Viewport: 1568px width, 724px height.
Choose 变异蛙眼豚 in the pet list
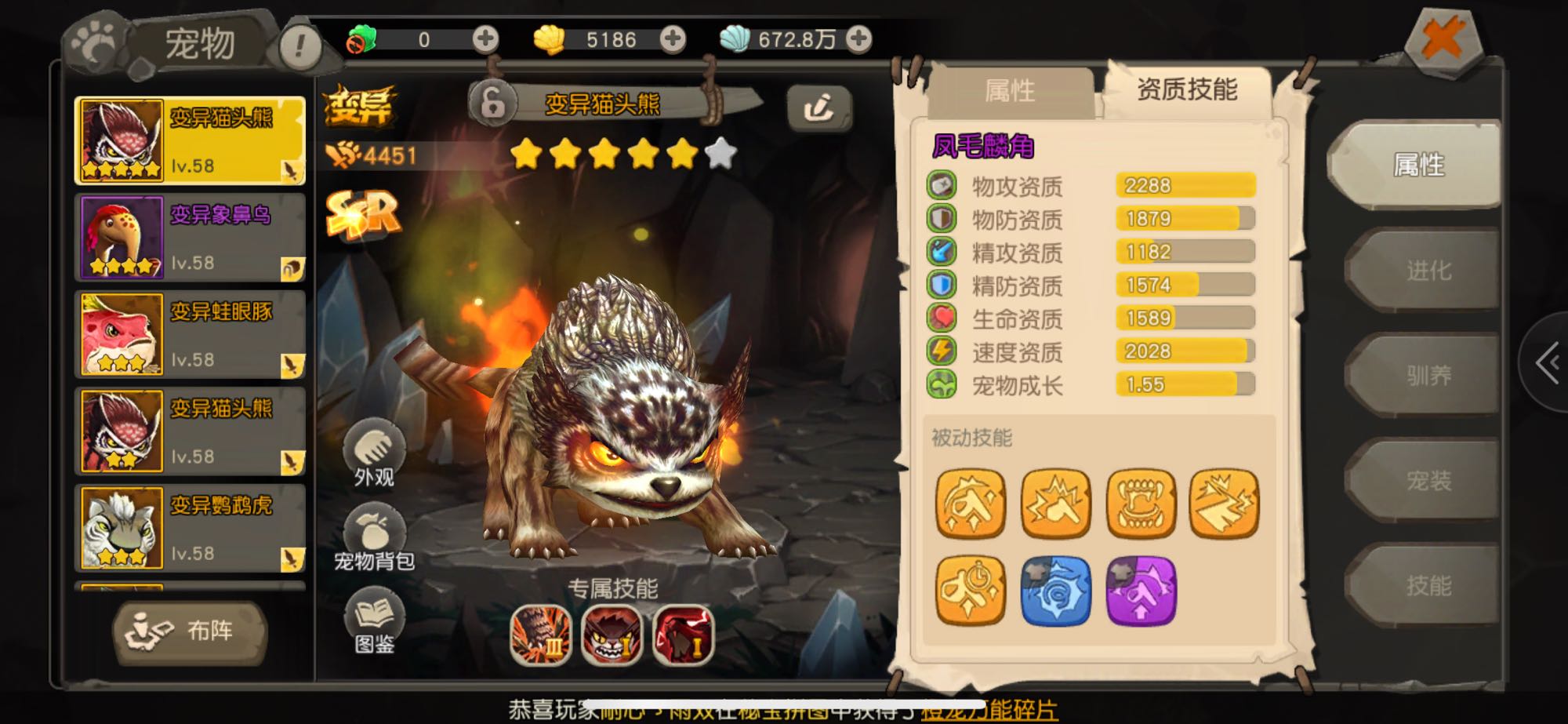click(190, 335)
